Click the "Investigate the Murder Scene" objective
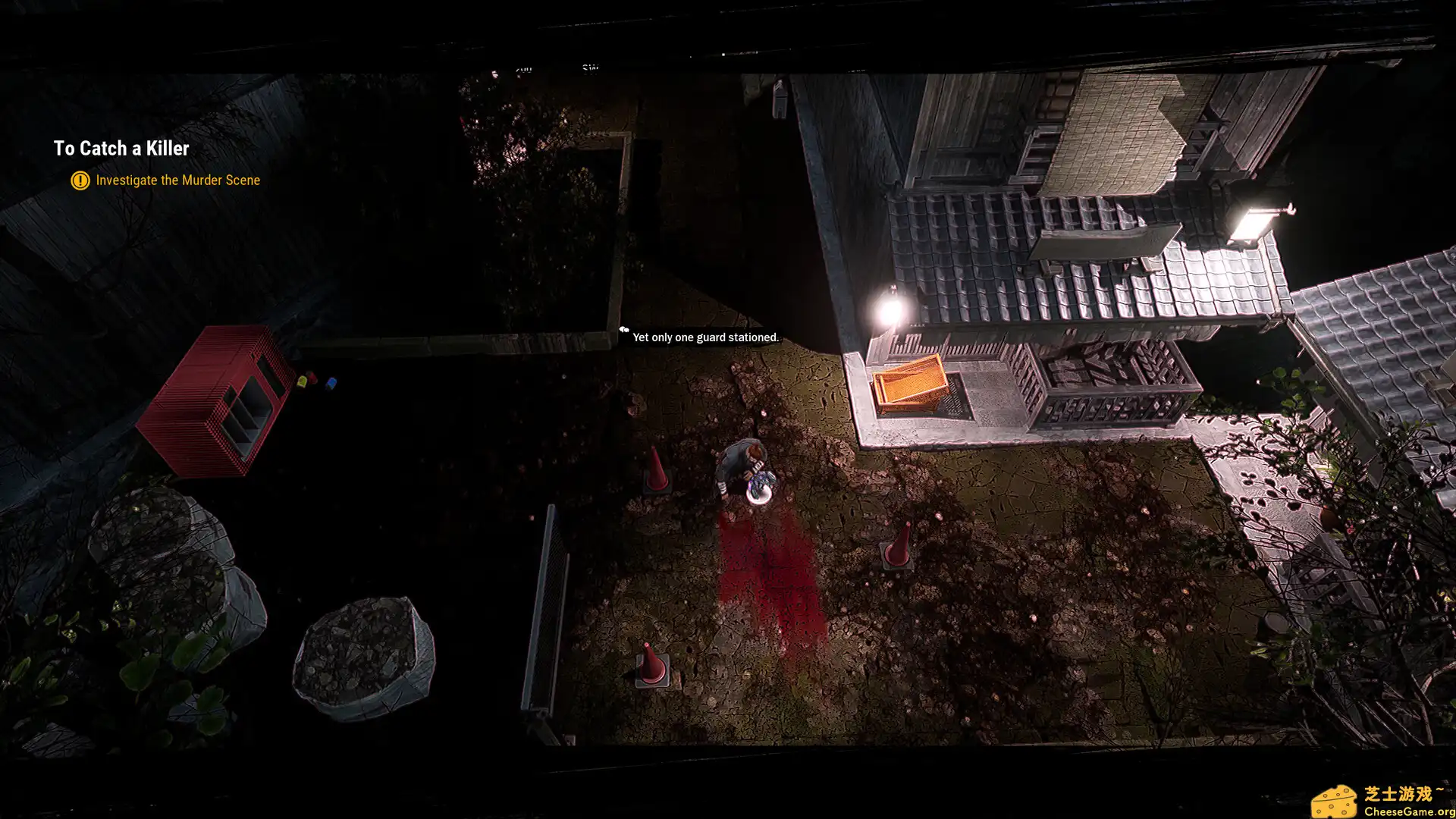1456x819 pixels. coord(177,180)
